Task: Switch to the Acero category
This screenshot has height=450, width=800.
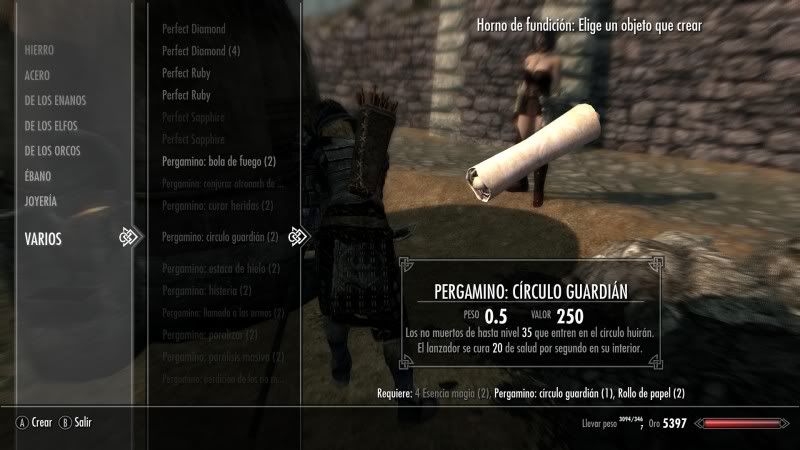Action: (x=38, y=75)
